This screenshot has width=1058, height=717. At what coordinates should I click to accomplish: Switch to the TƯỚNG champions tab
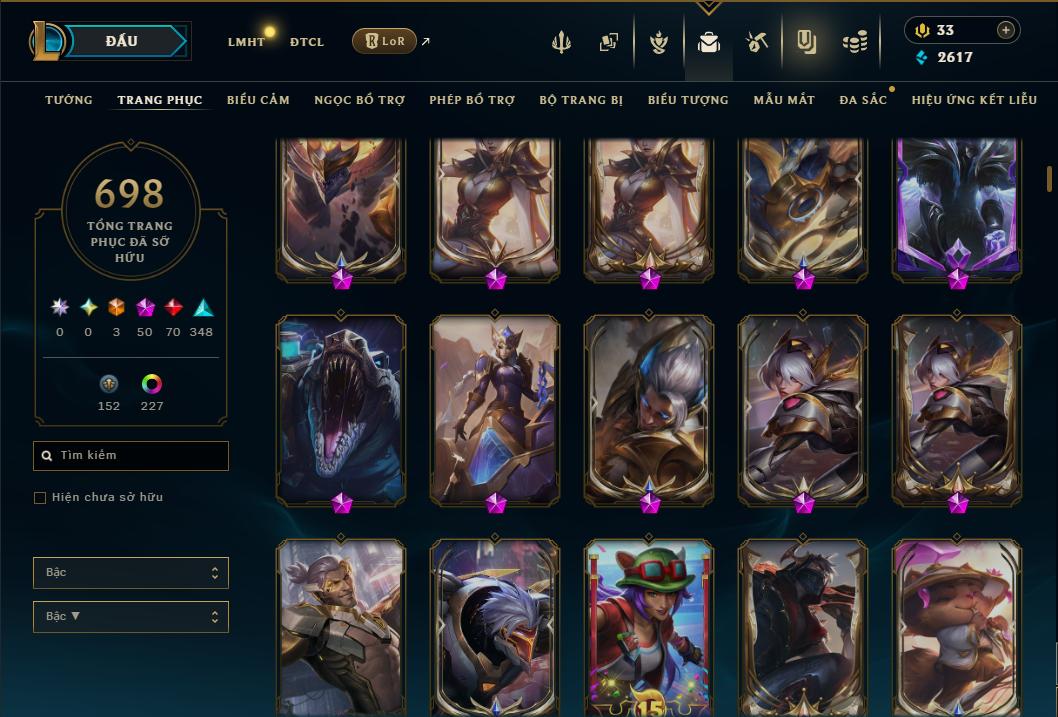pyautogui.click(x=69, y=100)
